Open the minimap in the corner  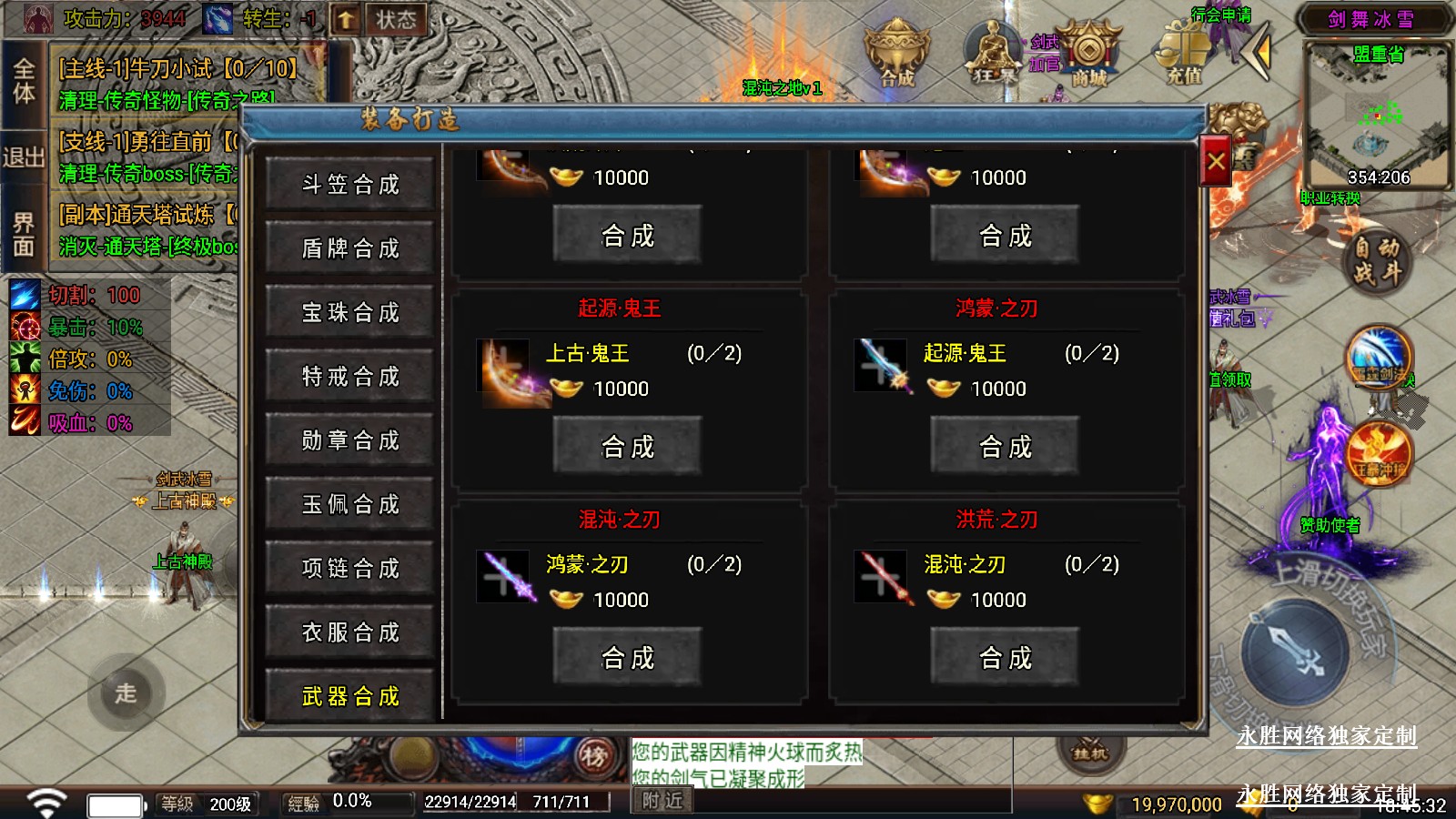tap(1376, 116)
